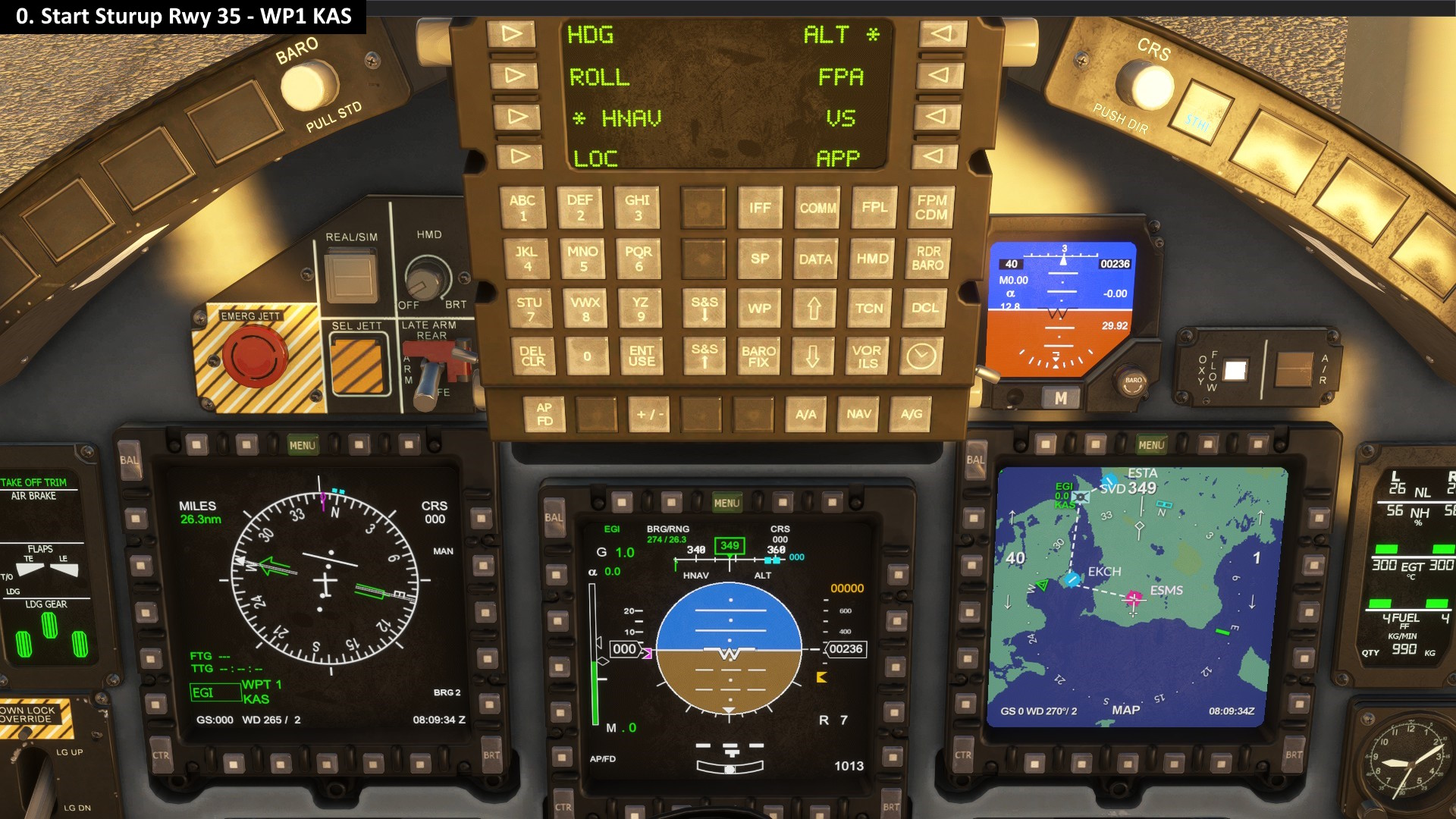Toggle the AP FD button
Viewport: 1456px width, 819px height.
pyautogui.click(x=544, y=414)
